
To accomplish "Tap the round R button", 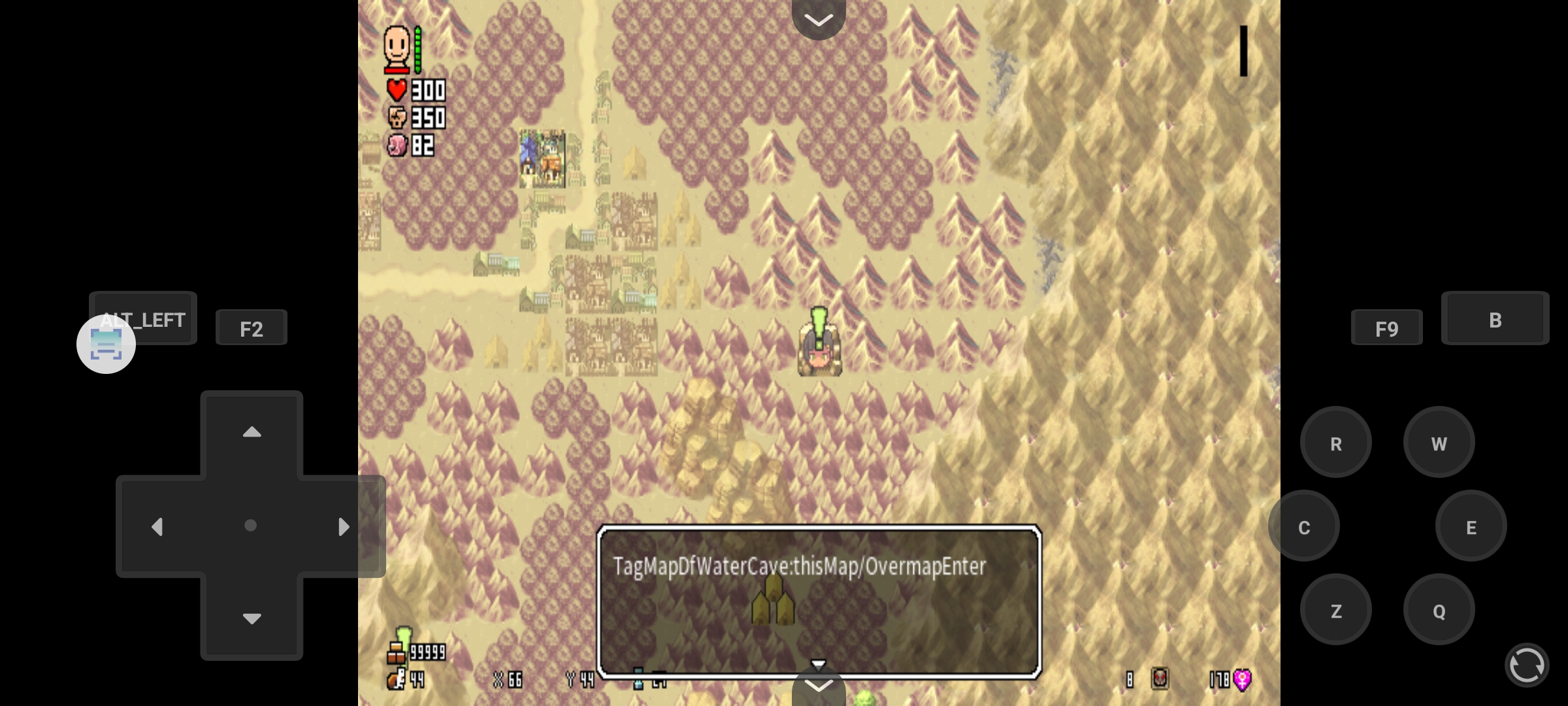I will [1335, 443].
